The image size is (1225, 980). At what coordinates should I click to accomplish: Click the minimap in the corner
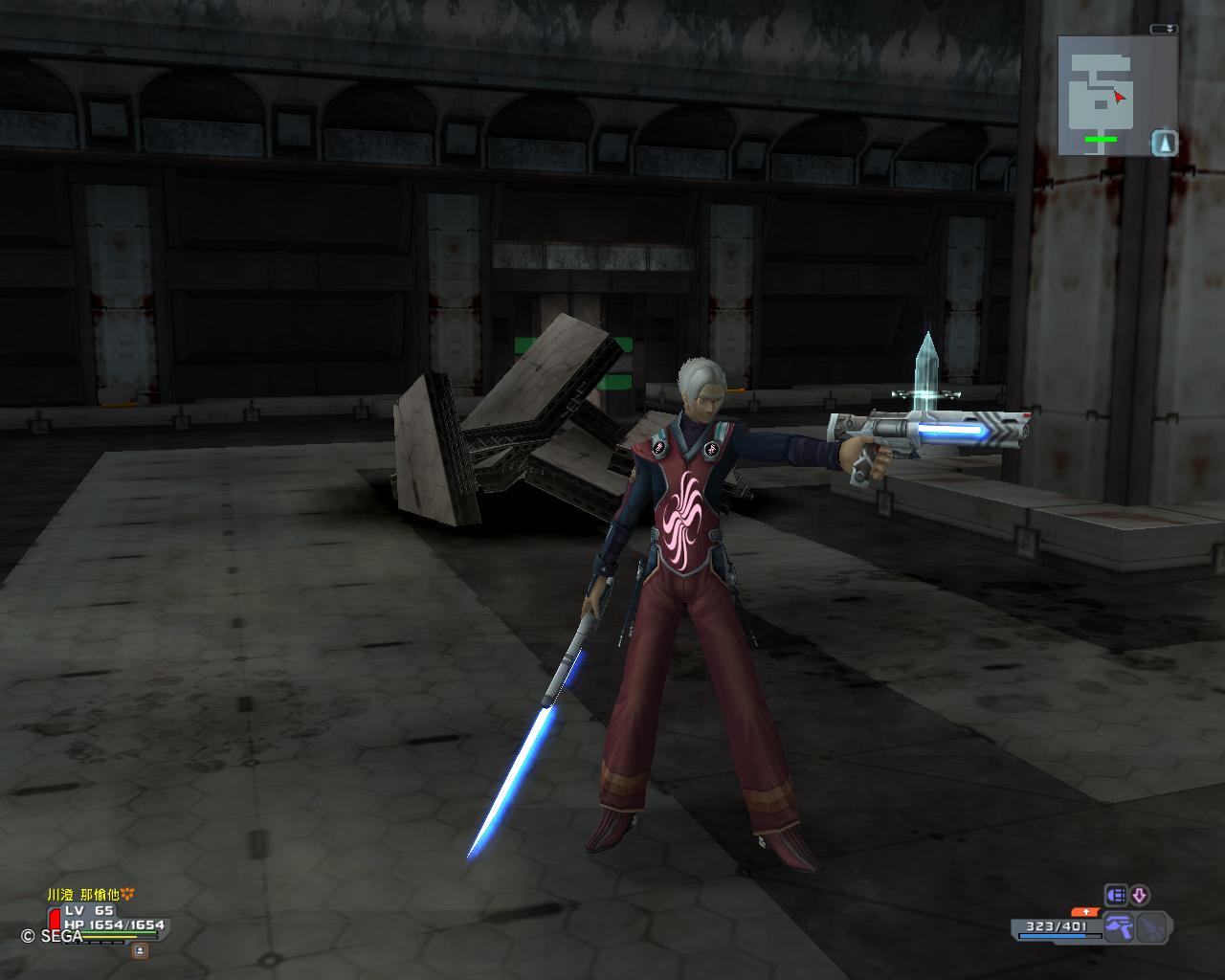coord(1103,96)
